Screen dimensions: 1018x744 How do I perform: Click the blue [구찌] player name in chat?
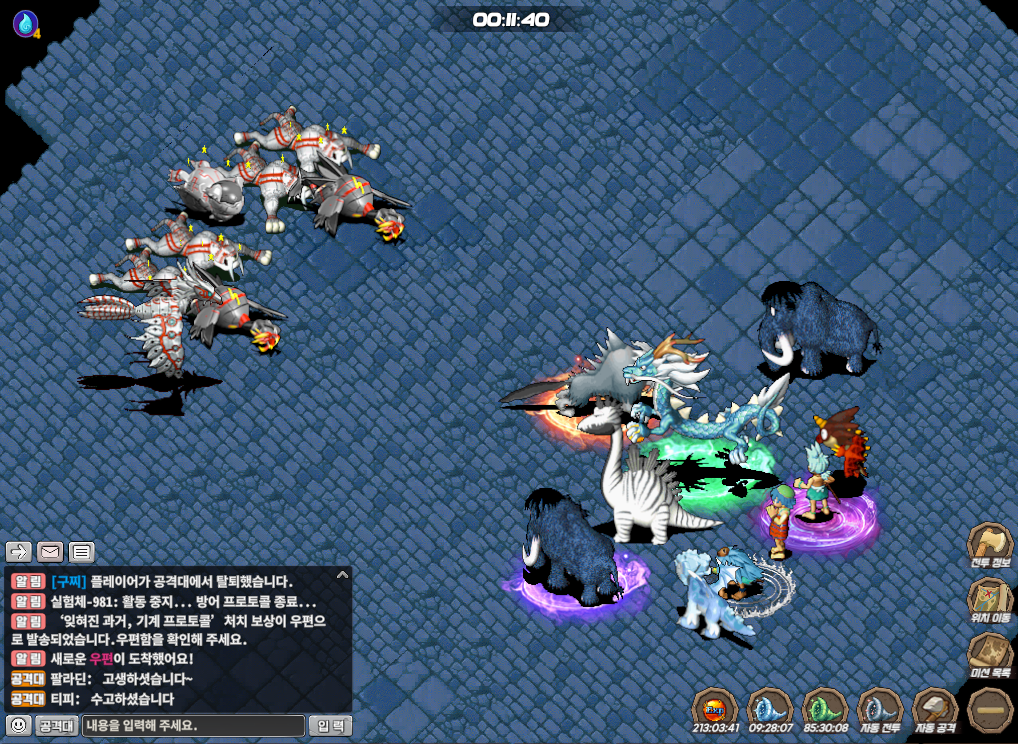point(68,581)
